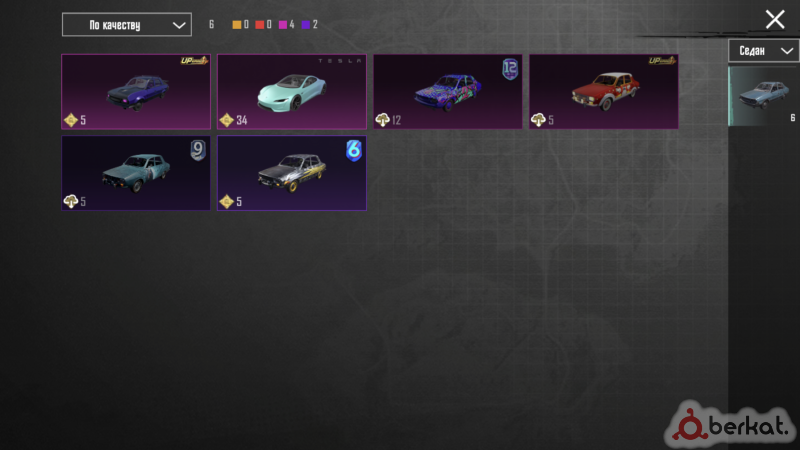Pick the red and white sedan skin
Viewport: 800px width, 450px height.
pos(604,91)
